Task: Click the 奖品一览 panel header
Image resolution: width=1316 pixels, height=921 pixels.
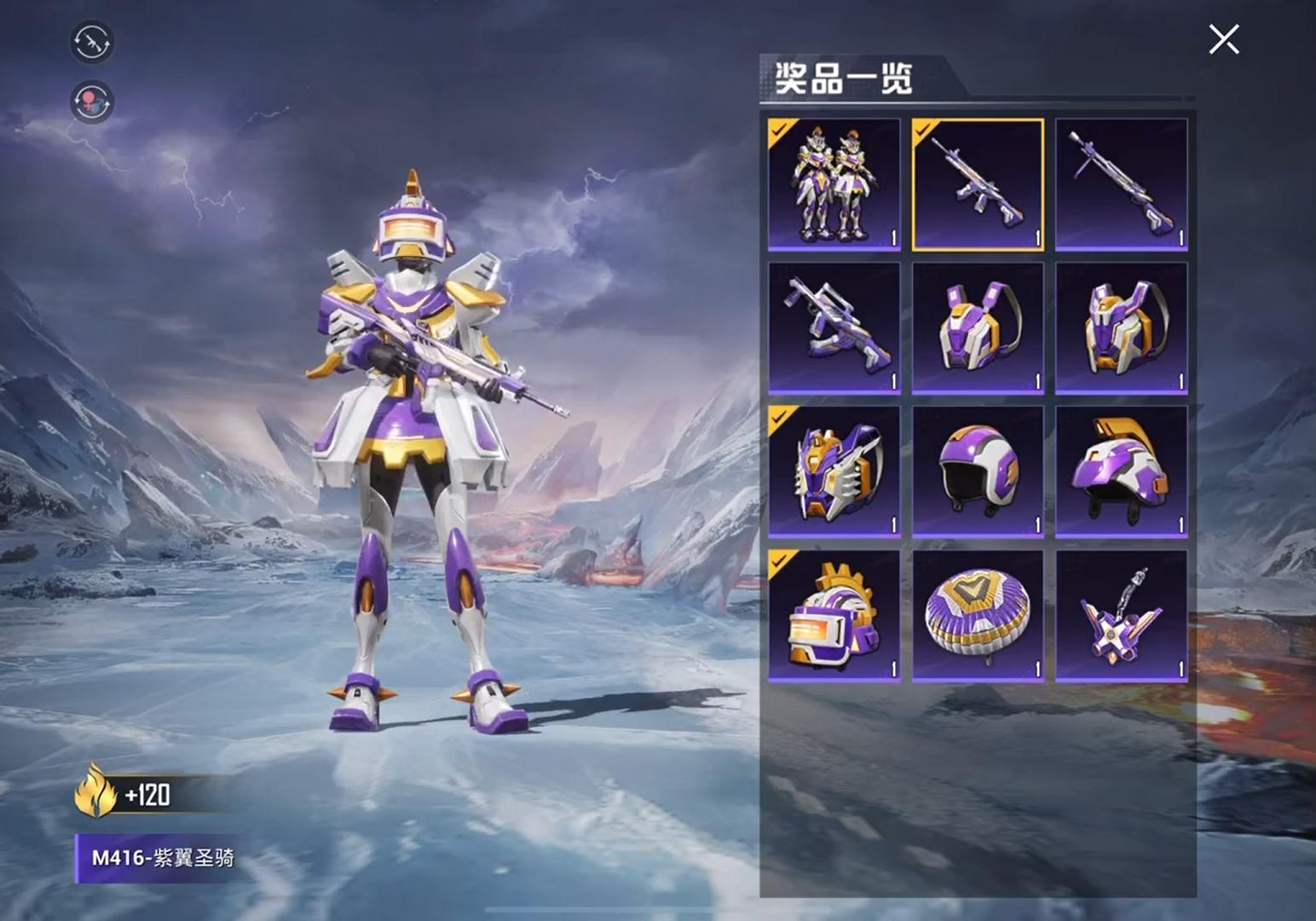Action: point(846,75)
